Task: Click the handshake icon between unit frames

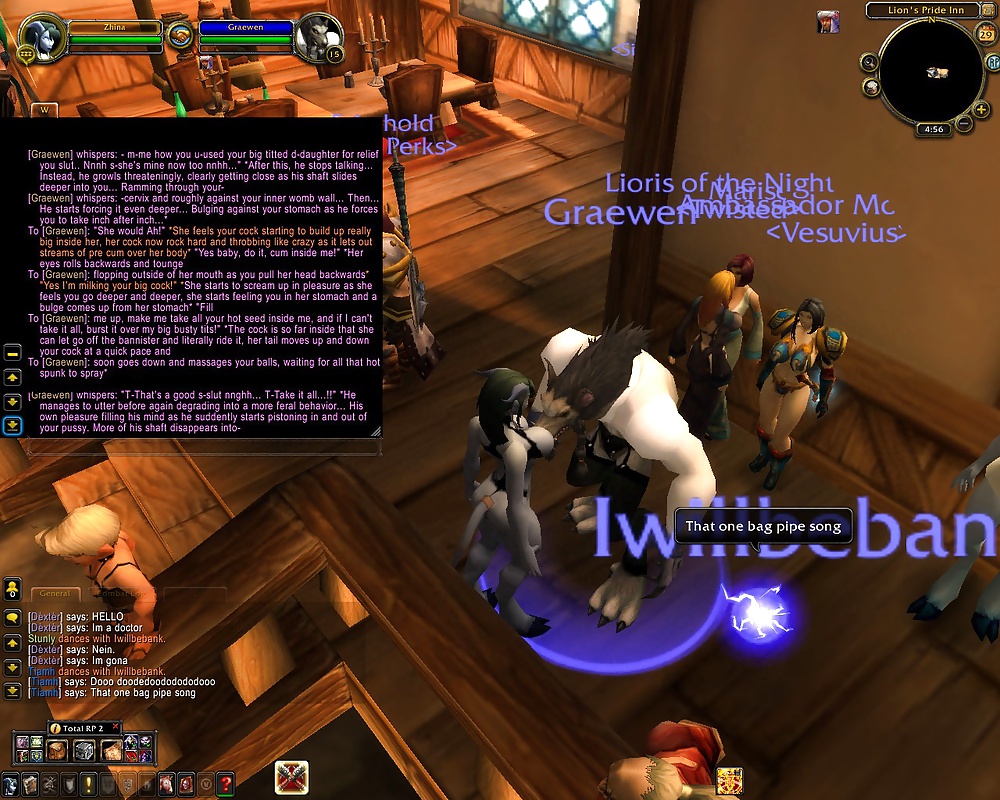Action: click(180, 36)
